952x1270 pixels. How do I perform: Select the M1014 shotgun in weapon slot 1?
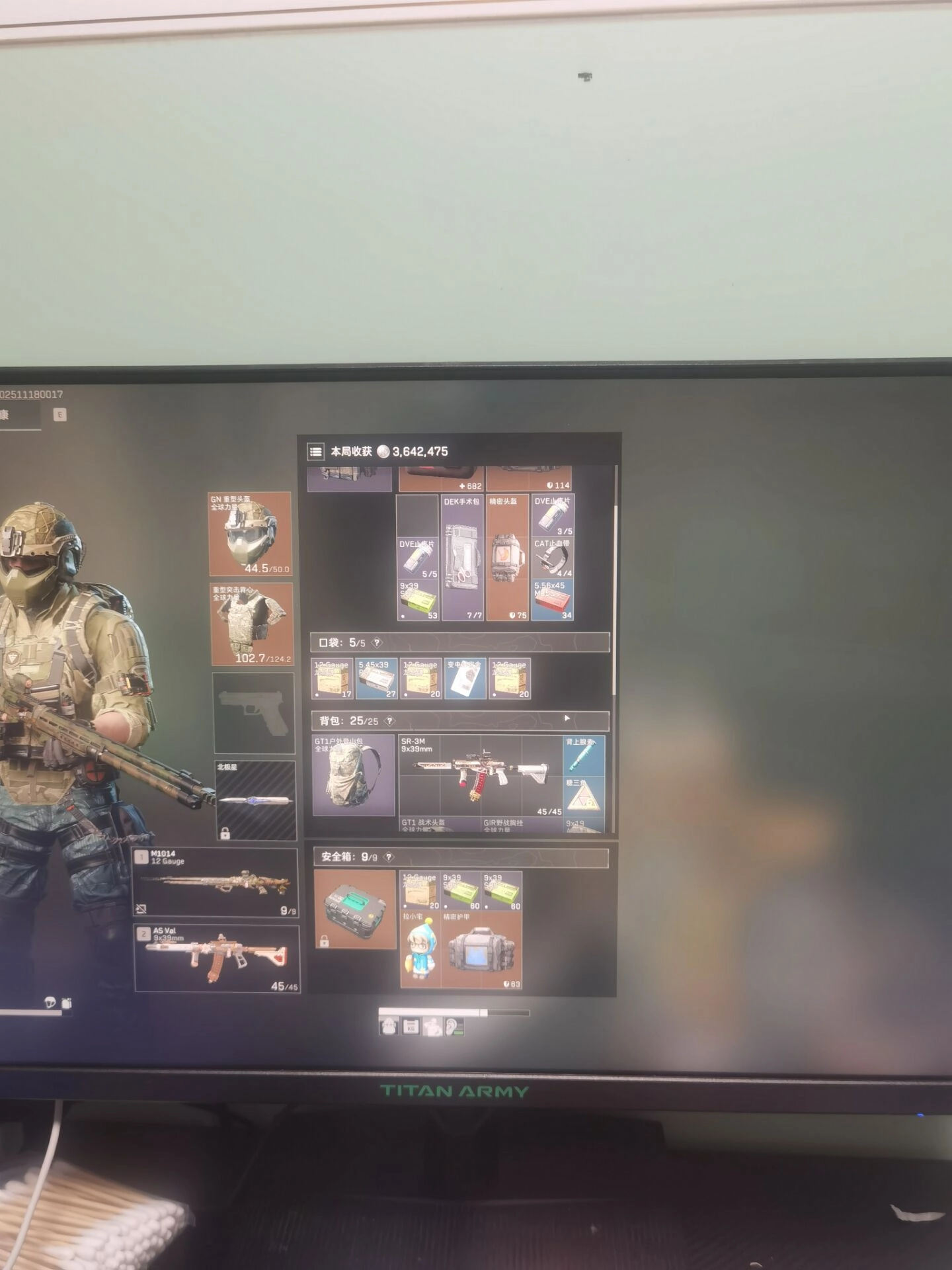(216, 883)
